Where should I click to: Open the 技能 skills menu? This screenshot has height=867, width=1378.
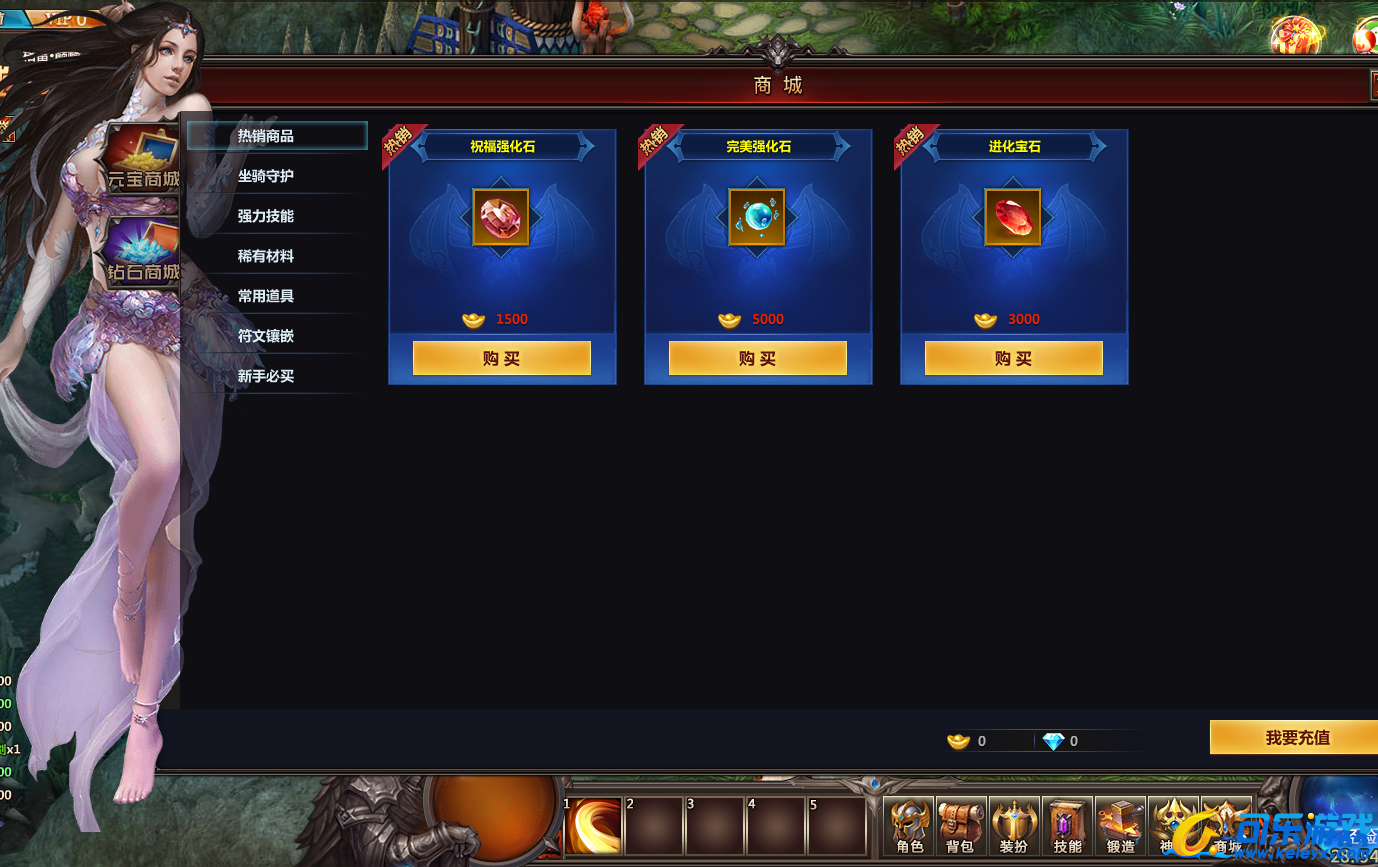click(x=1067, y=826)
